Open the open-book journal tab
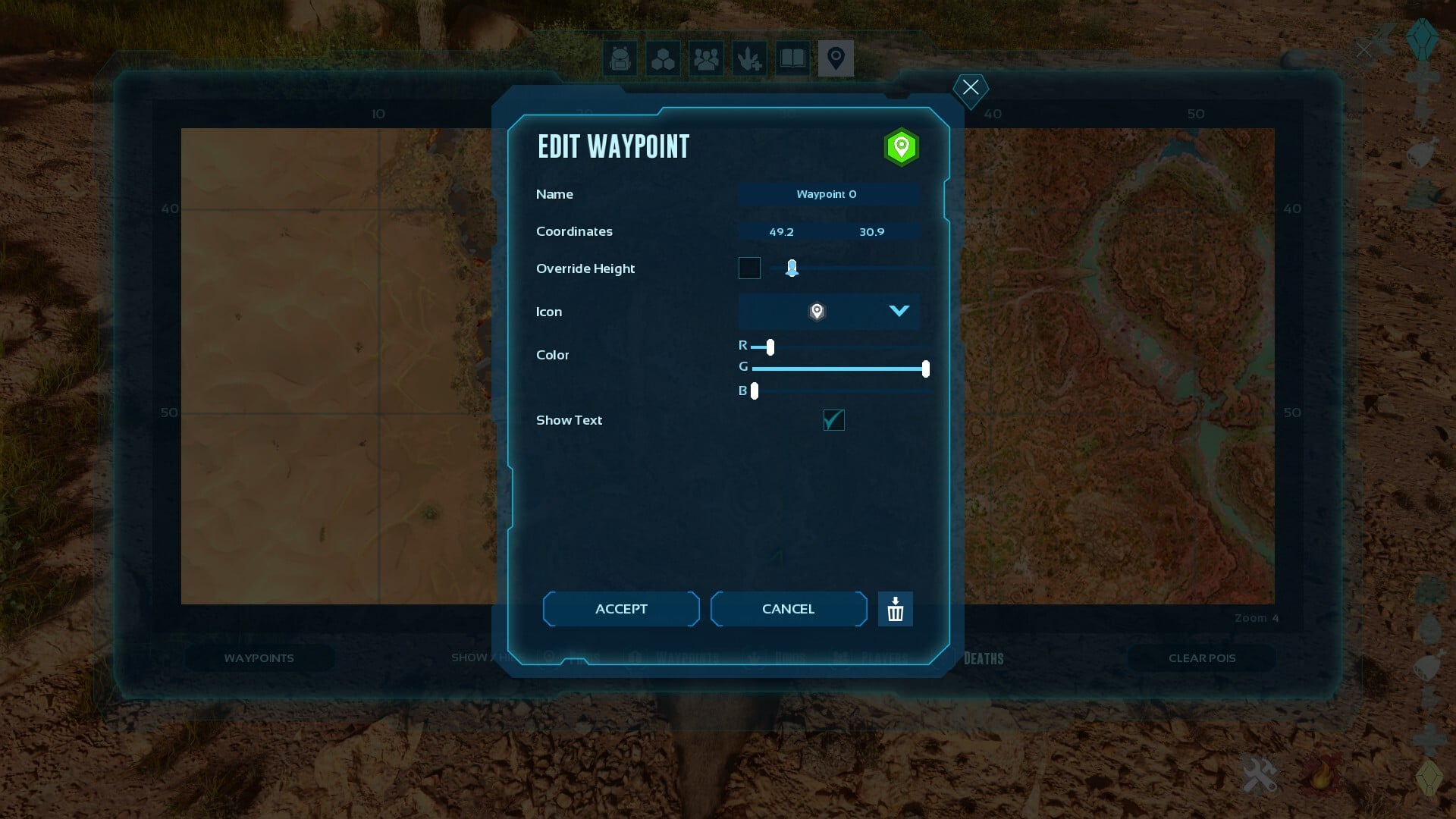 click(792, 58)
